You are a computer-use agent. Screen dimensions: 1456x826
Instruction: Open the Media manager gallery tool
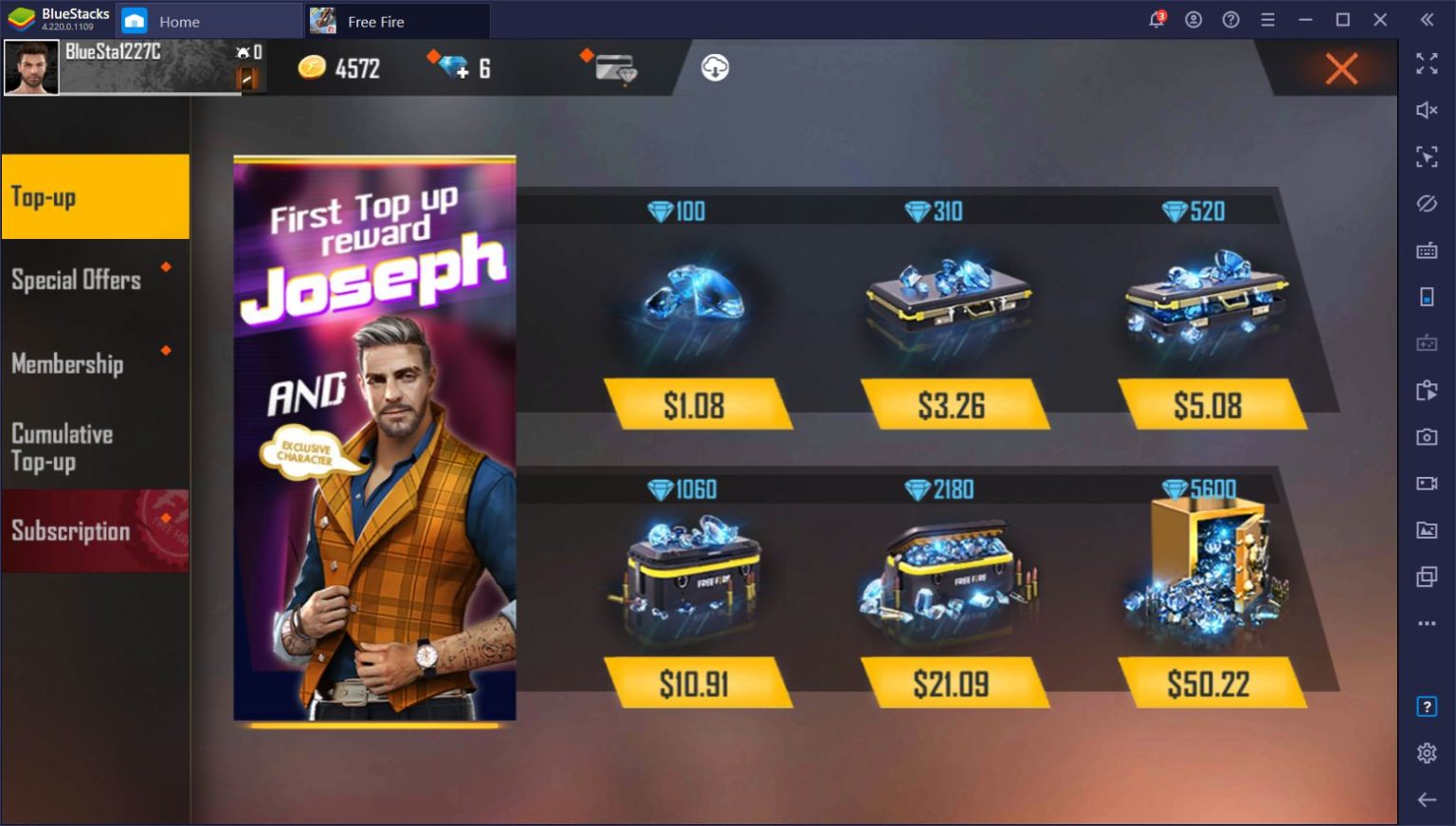[x=1427, y=530]
